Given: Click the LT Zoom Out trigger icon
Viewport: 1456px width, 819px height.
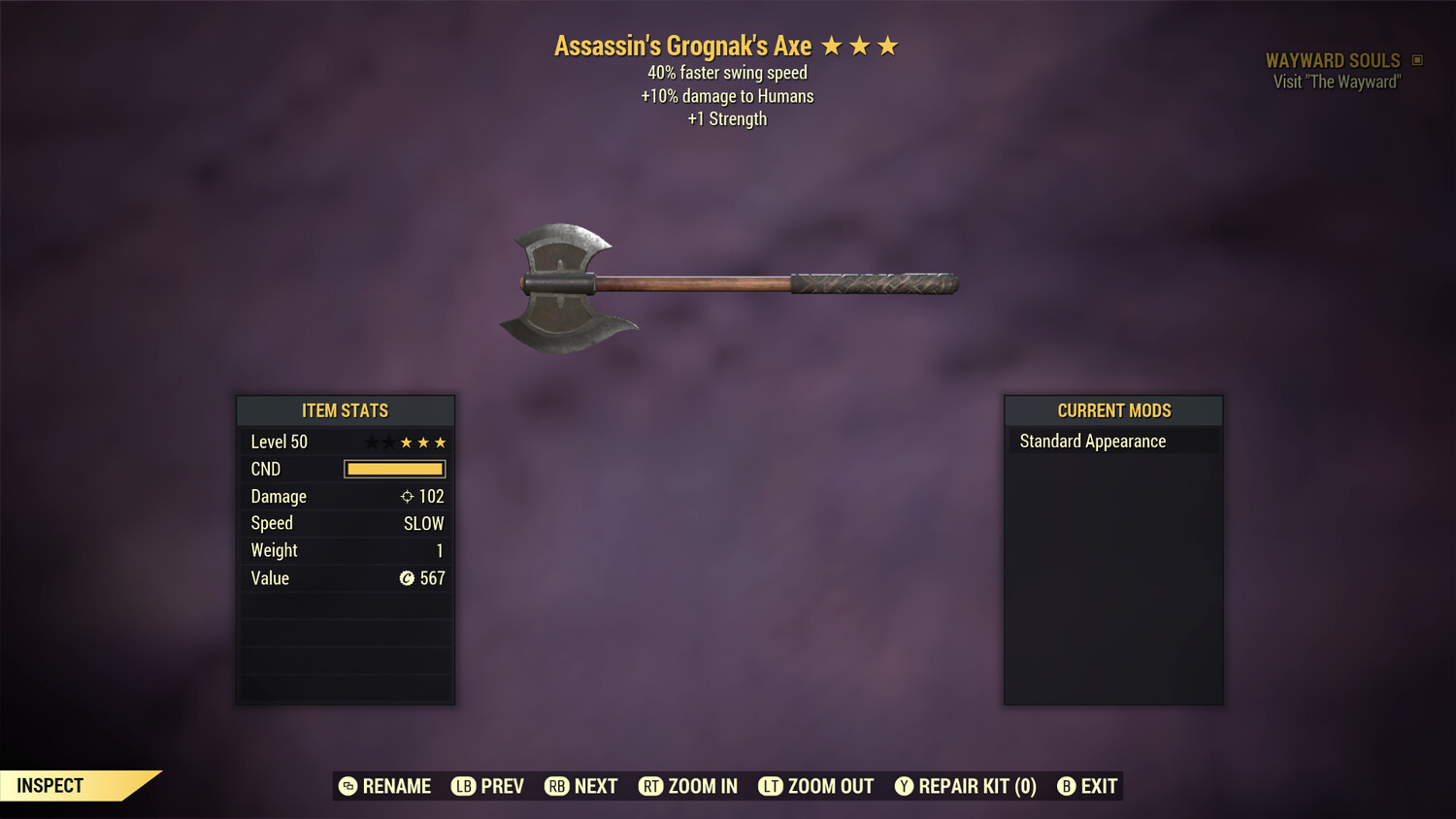Looking at the screenshot, I should coord(772,786).
